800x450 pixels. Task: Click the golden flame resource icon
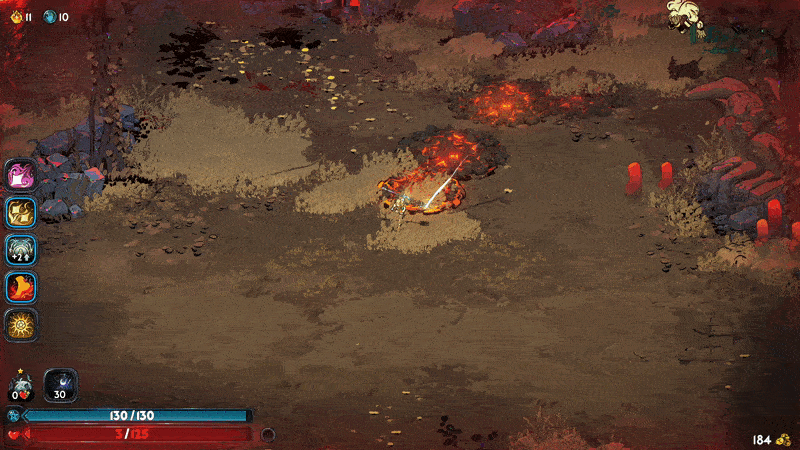15,16
